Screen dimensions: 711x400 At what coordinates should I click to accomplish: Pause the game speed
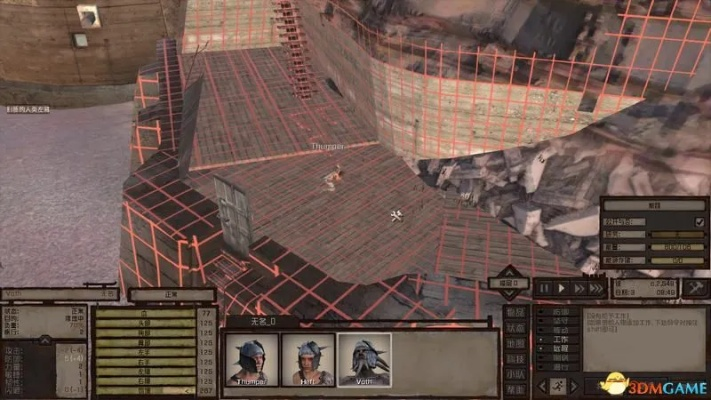[543, 288]
